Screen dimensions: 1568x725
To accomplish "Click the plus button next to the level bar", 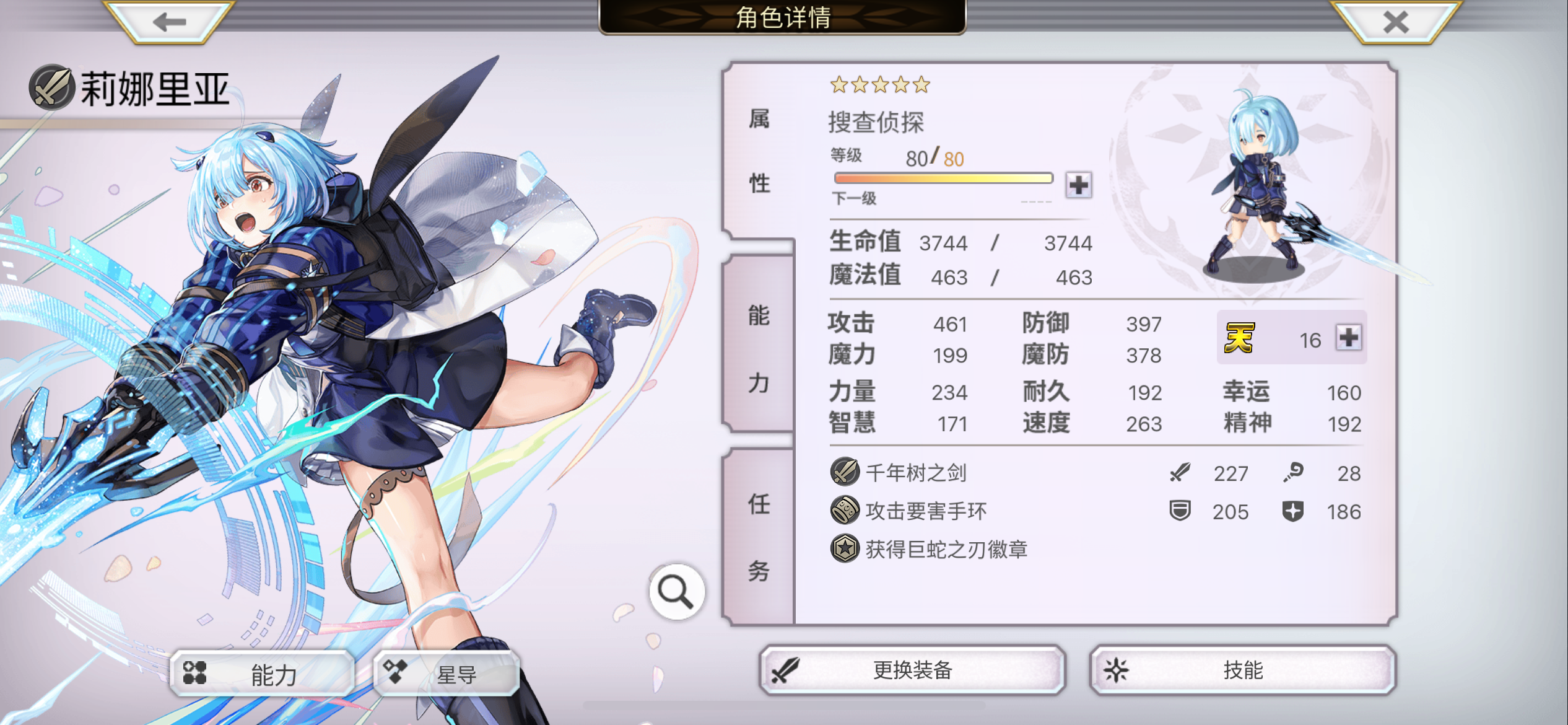I will click(x=1078, y=185).
